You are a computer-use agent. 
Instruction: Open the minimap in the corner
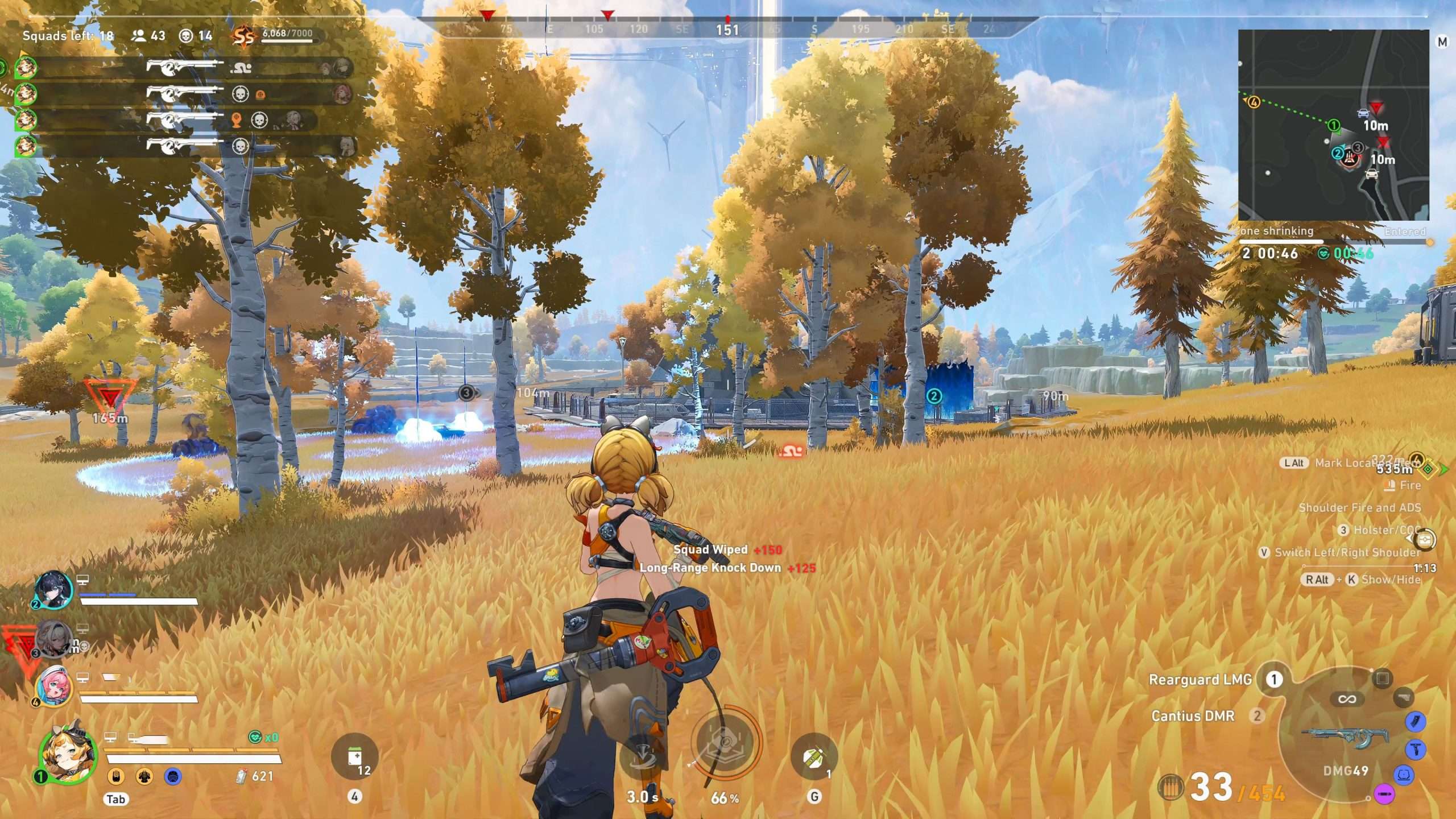coord(1333,125)
